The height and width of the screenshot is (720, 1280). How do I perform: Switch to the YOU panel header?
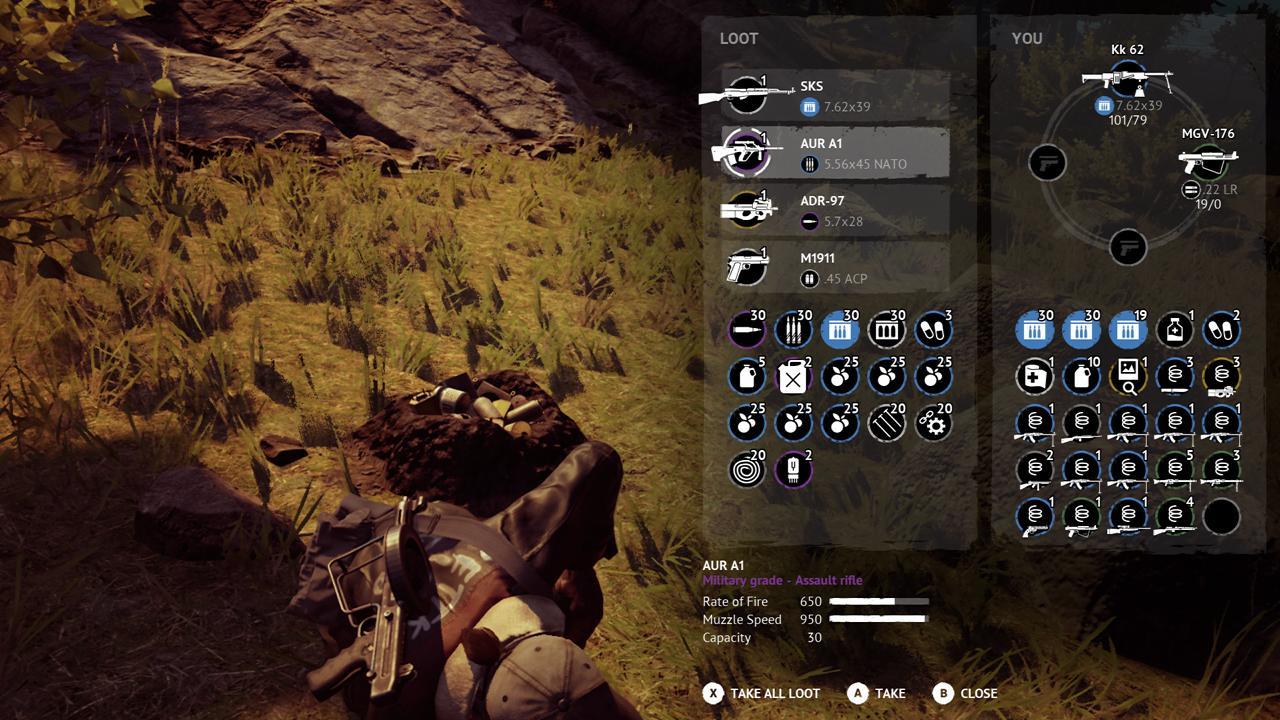(1027, 38)
